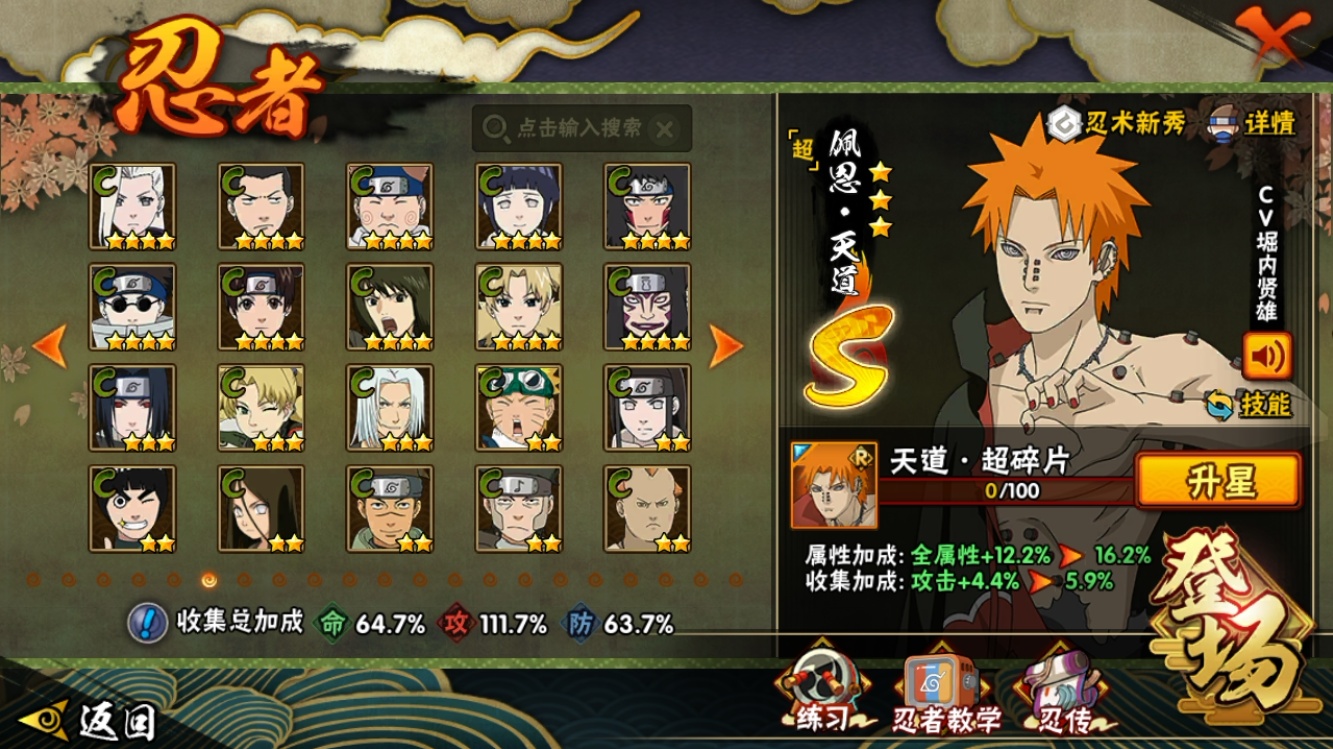Choose the white-haired ninja in top row
The image size is (1333, 749).
coord(133,206)
